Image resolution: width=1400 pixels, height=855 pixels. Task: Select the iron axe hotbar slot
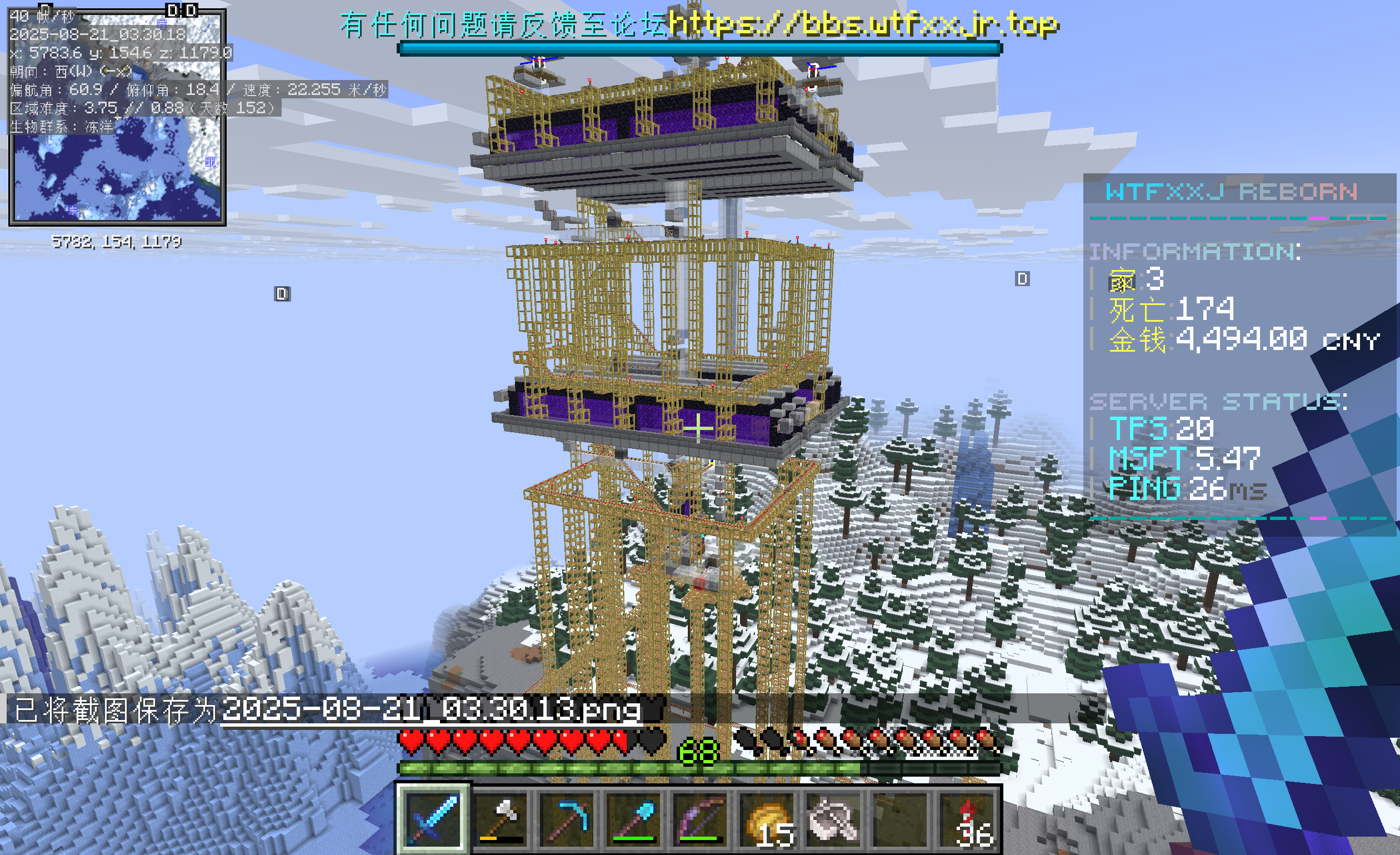(x=499, y=819)
